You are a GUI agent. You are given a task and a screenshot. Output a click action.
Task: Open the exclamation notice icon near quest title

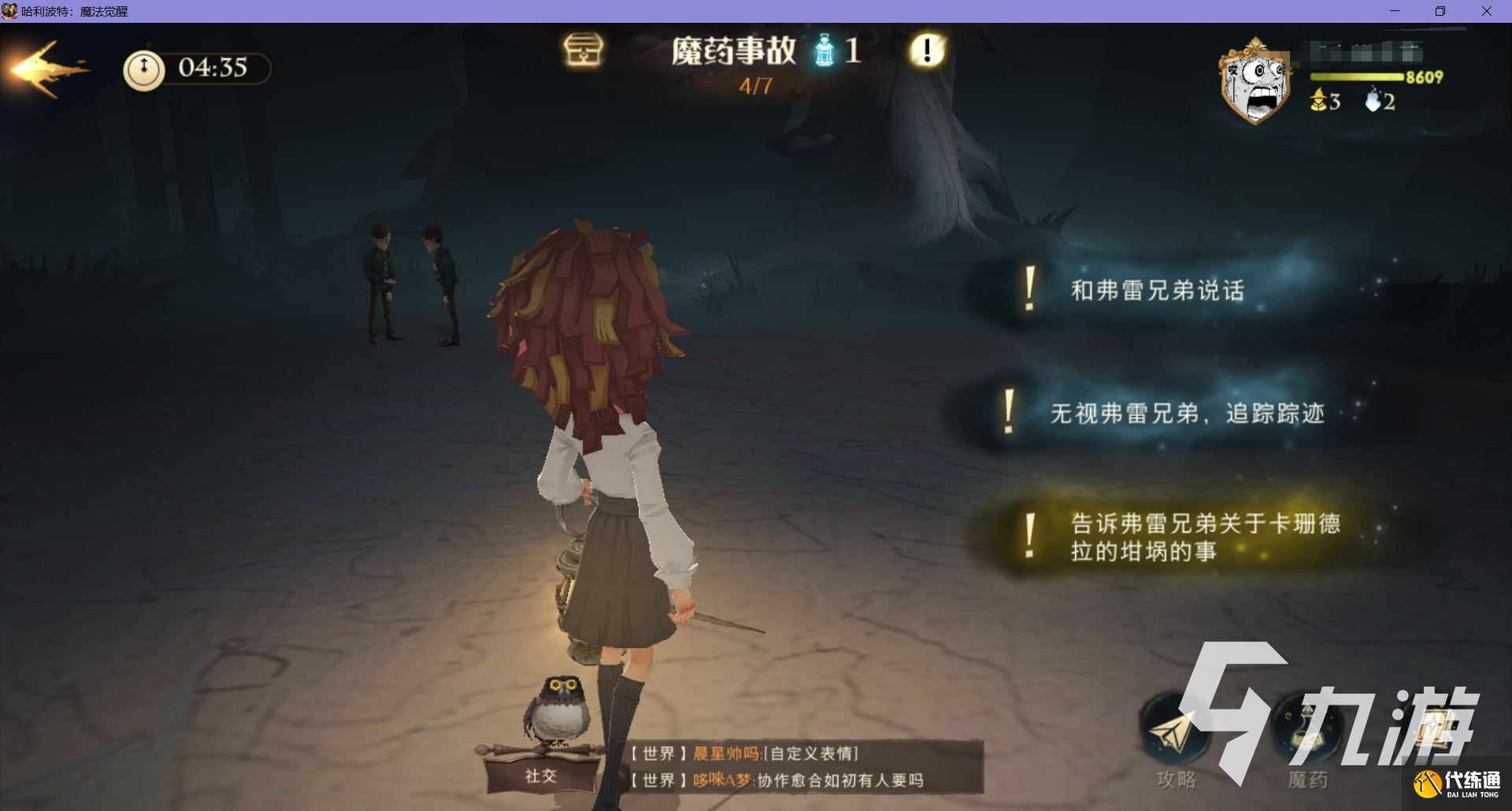click(928, 50)
